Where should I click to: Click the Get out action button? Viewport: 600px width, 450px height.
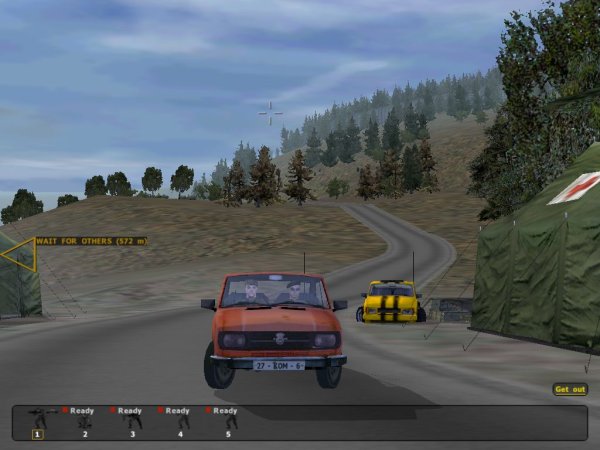[x=570, y=389]
